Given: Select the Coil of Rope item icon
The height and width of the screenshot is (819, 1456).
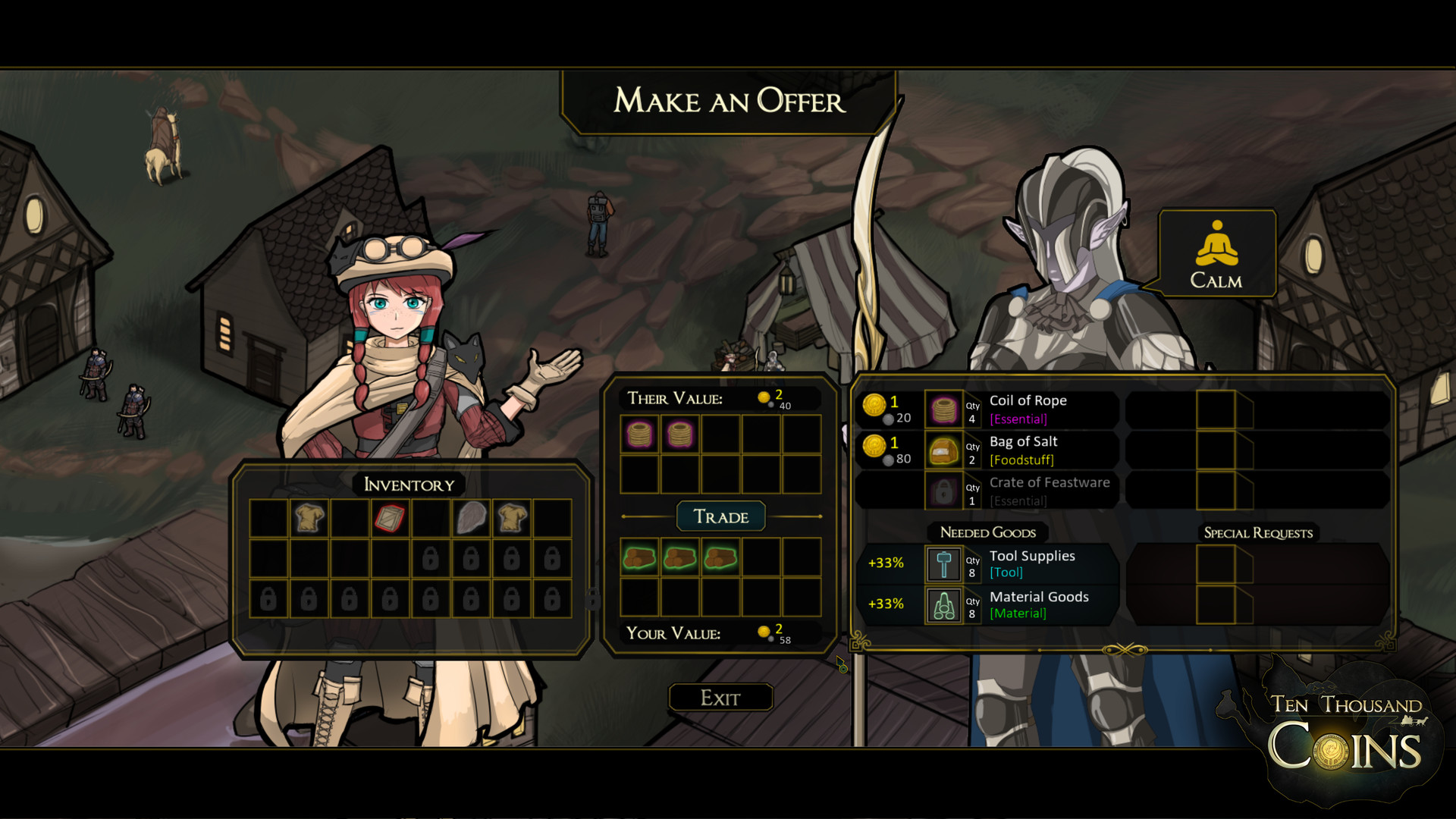Looking at the screenshot, I should [x=945, y=409].
